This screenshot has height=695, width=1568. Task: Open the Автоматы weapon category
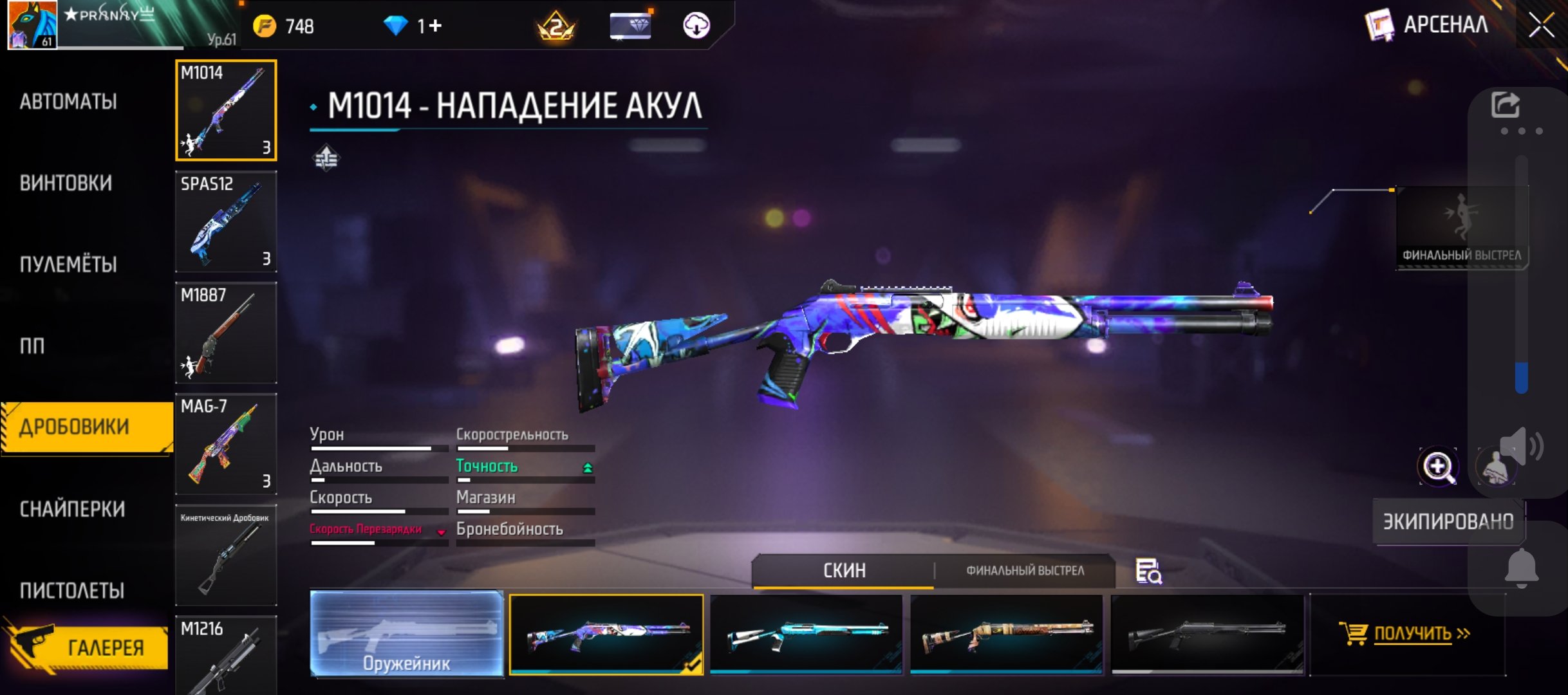click(x=68, y=102)
